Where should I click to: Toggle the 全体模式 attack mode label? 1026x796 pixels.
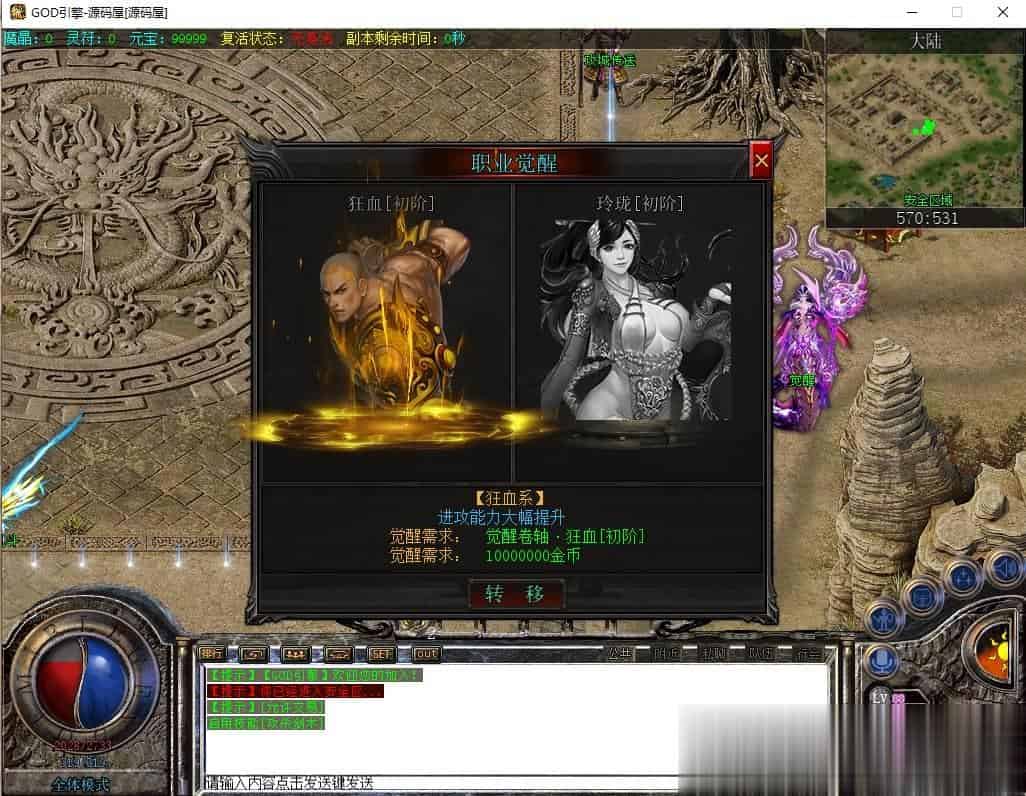[83, 784]
